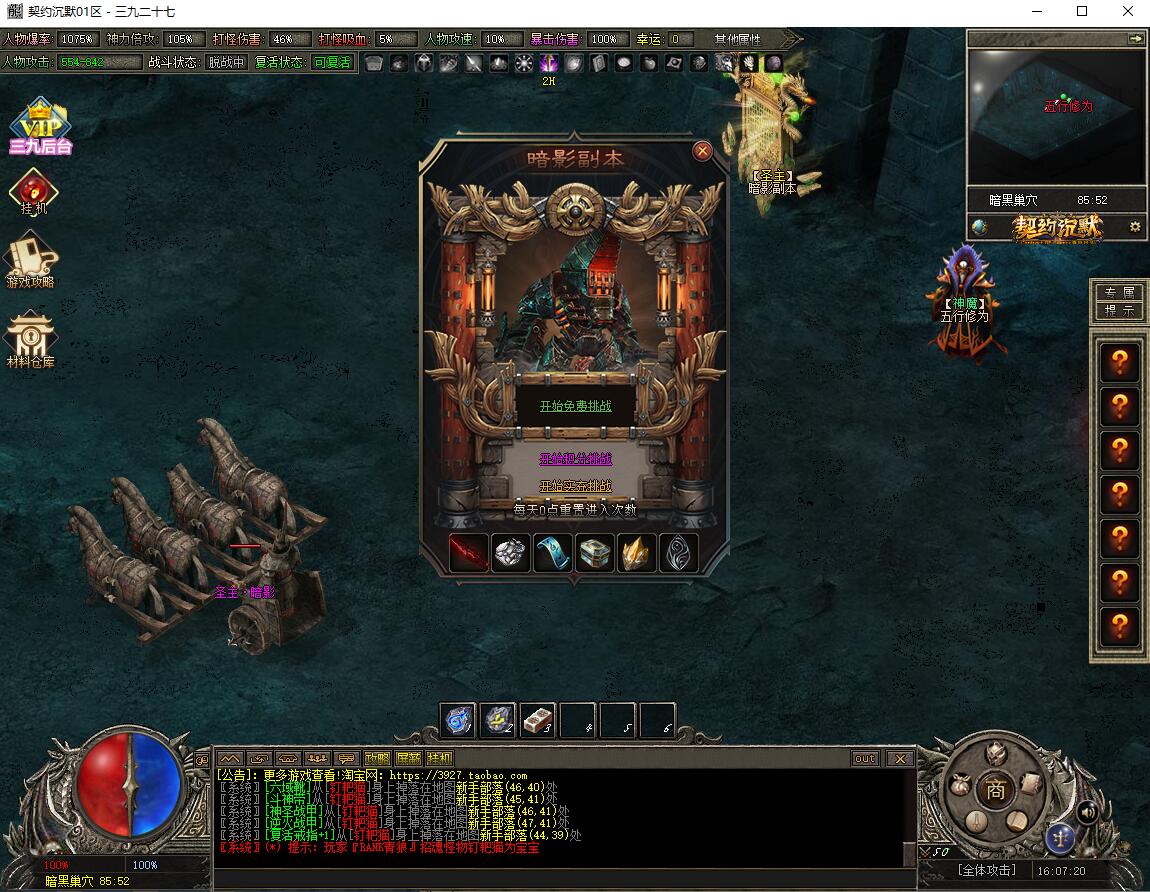
Task: Use the mahjong tile item in the hotbar
Action: (x=538, y=720)
